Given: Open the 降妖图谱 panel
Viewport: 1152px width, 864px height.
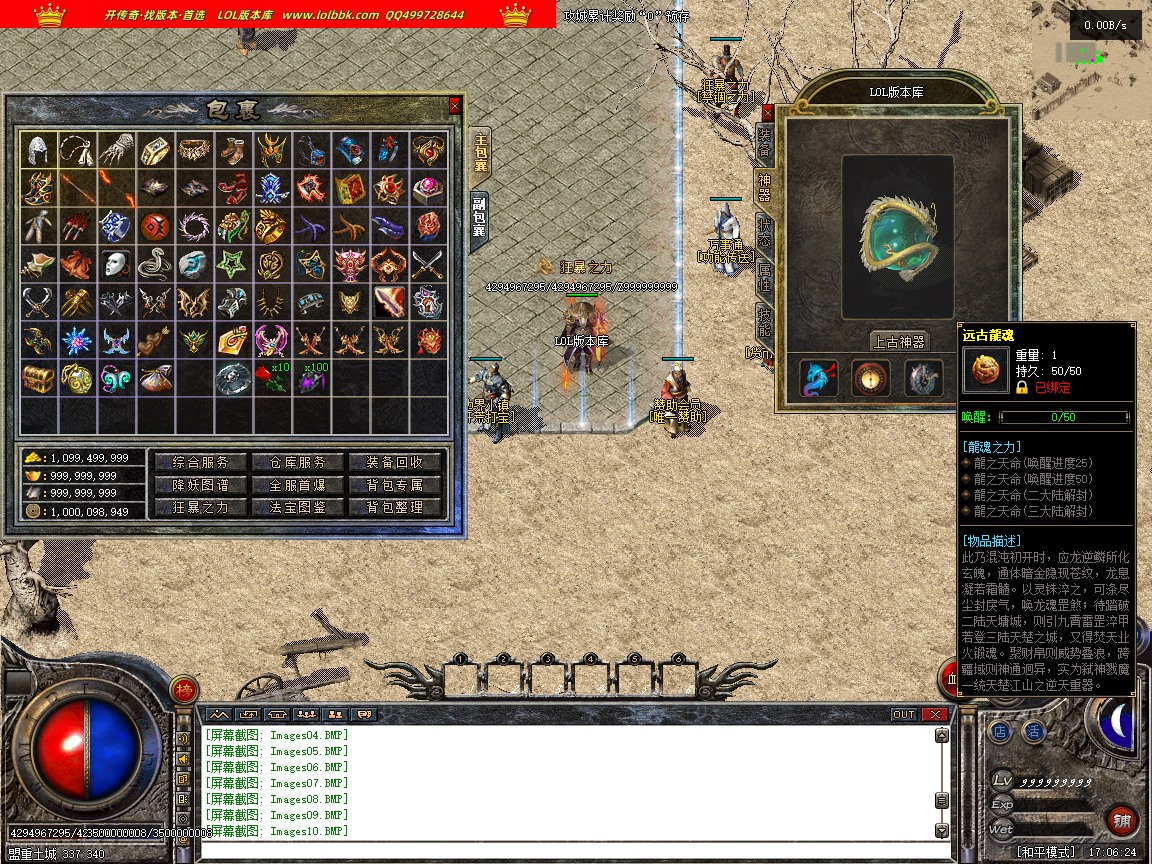Looking at the screenshot, I should click(x=200, y=485).
